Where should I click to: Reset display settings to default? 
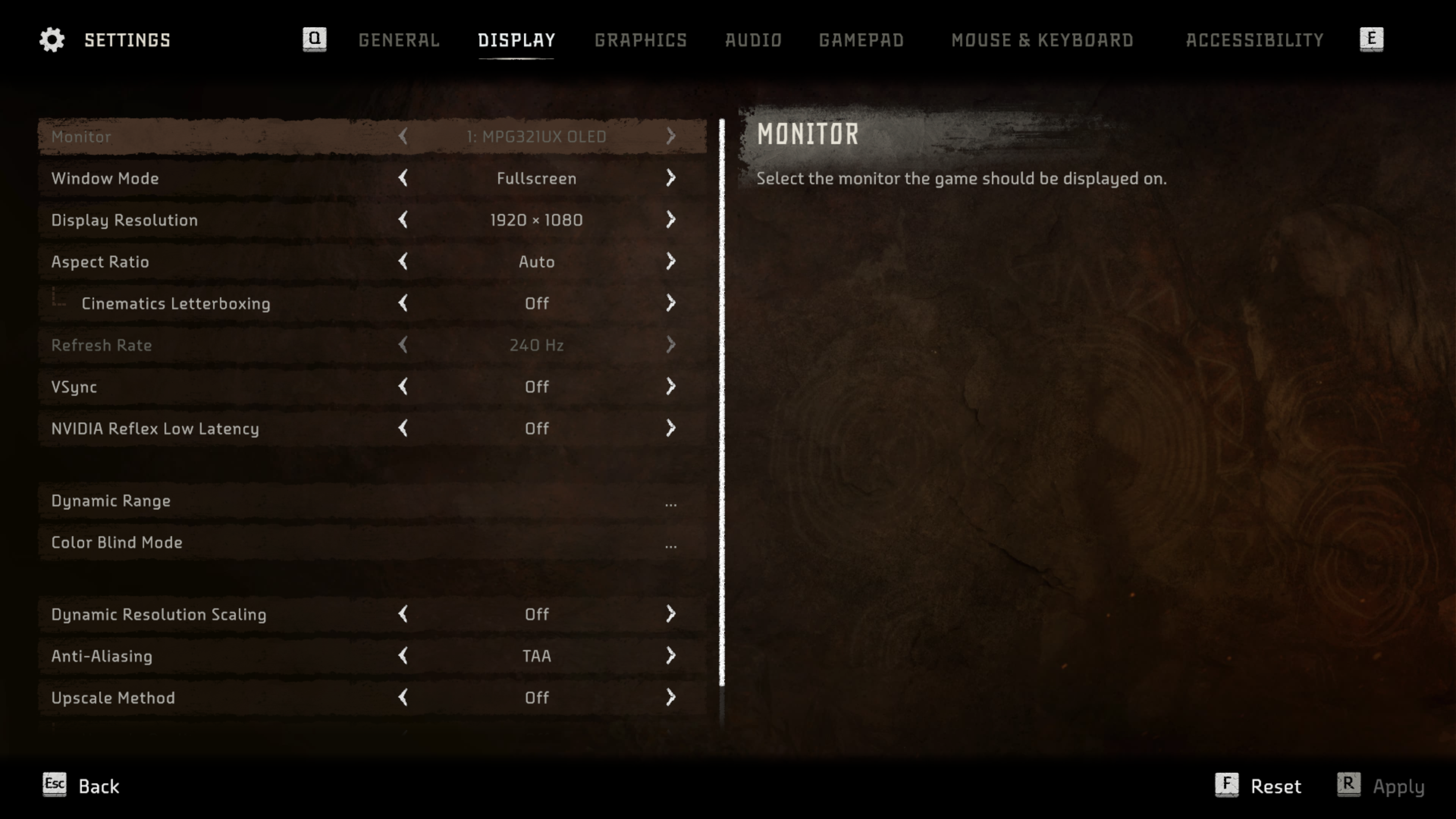pyautogui.click(x=1259, y=786)
